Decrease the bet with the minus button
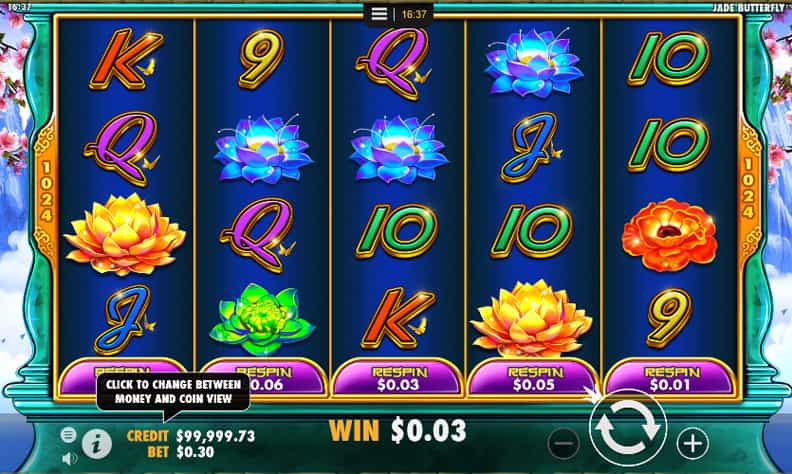Viewport: 792px width, 474px height. 565,441
